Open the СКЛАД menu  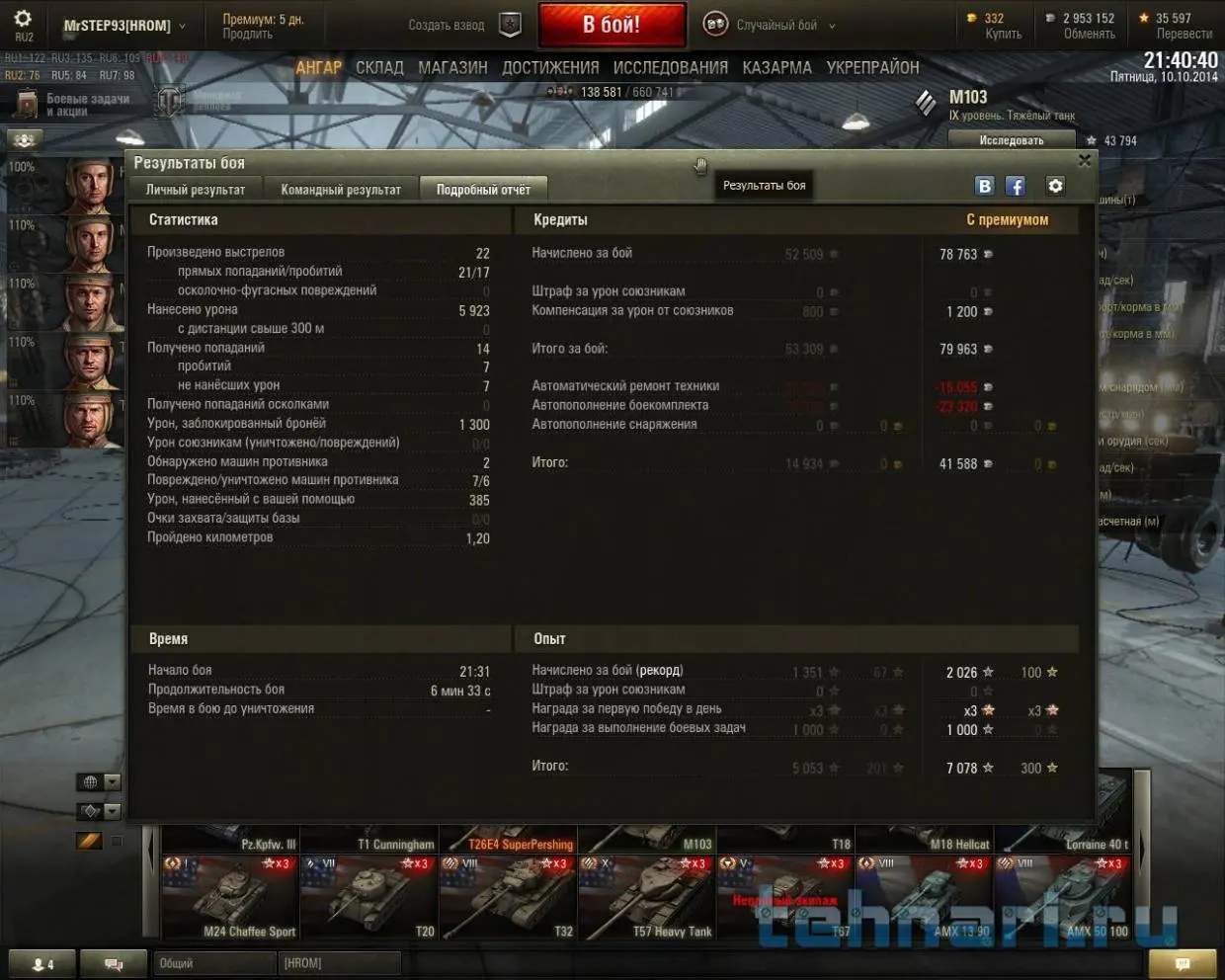[379, 68]
